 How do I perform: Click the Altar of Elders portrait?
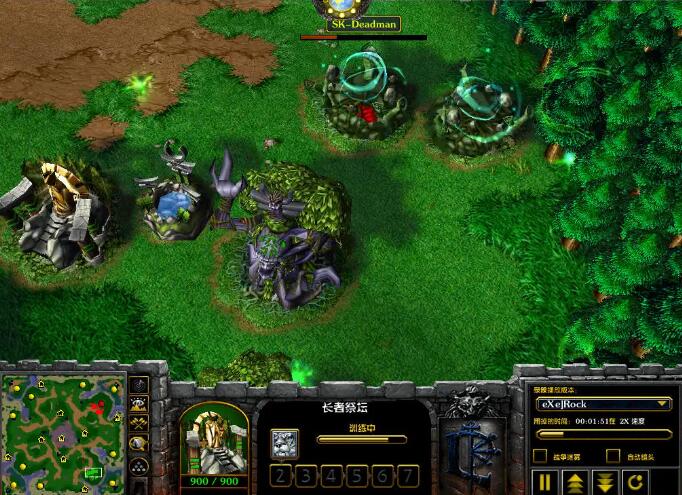[214, 437]
